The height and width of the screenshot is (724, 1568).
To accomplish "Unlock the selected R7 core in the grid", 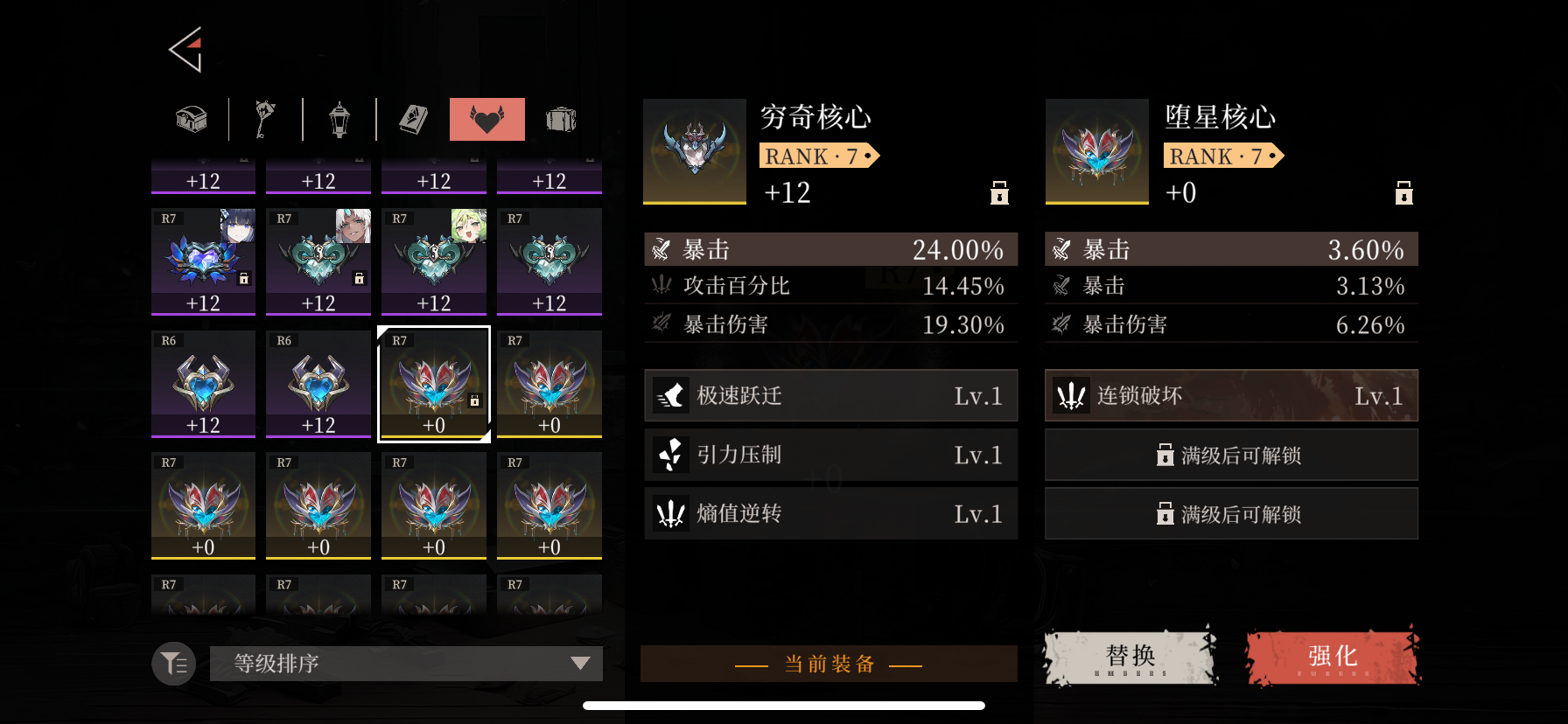I will [473, 399].
